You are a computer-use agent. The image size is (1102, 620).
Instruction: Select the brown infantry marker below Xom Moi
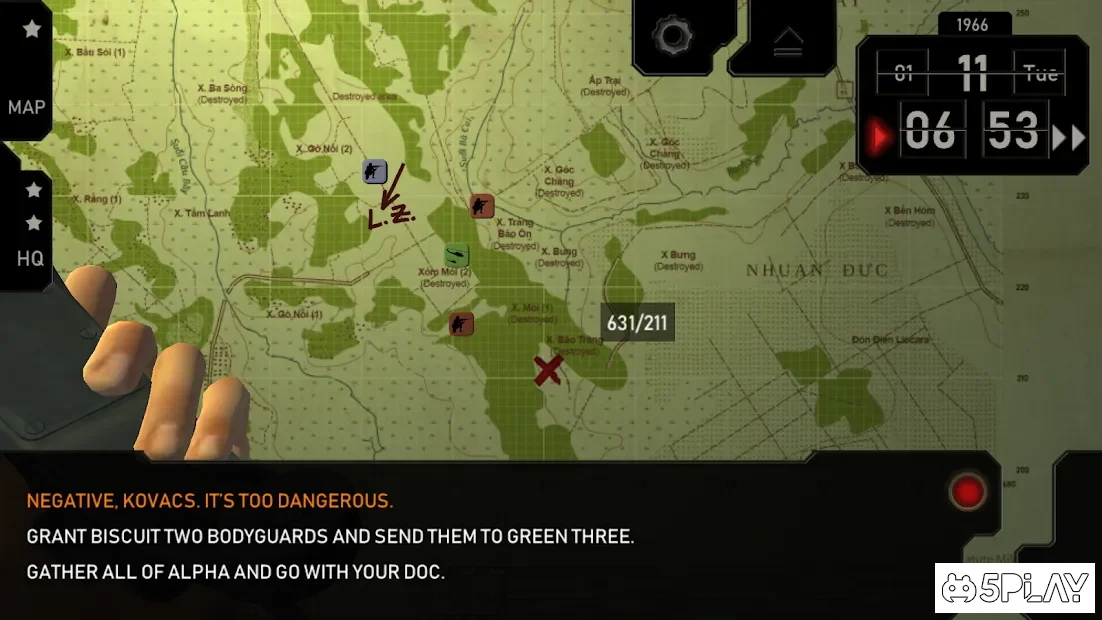pyautogui.click(x=461, y=323)
